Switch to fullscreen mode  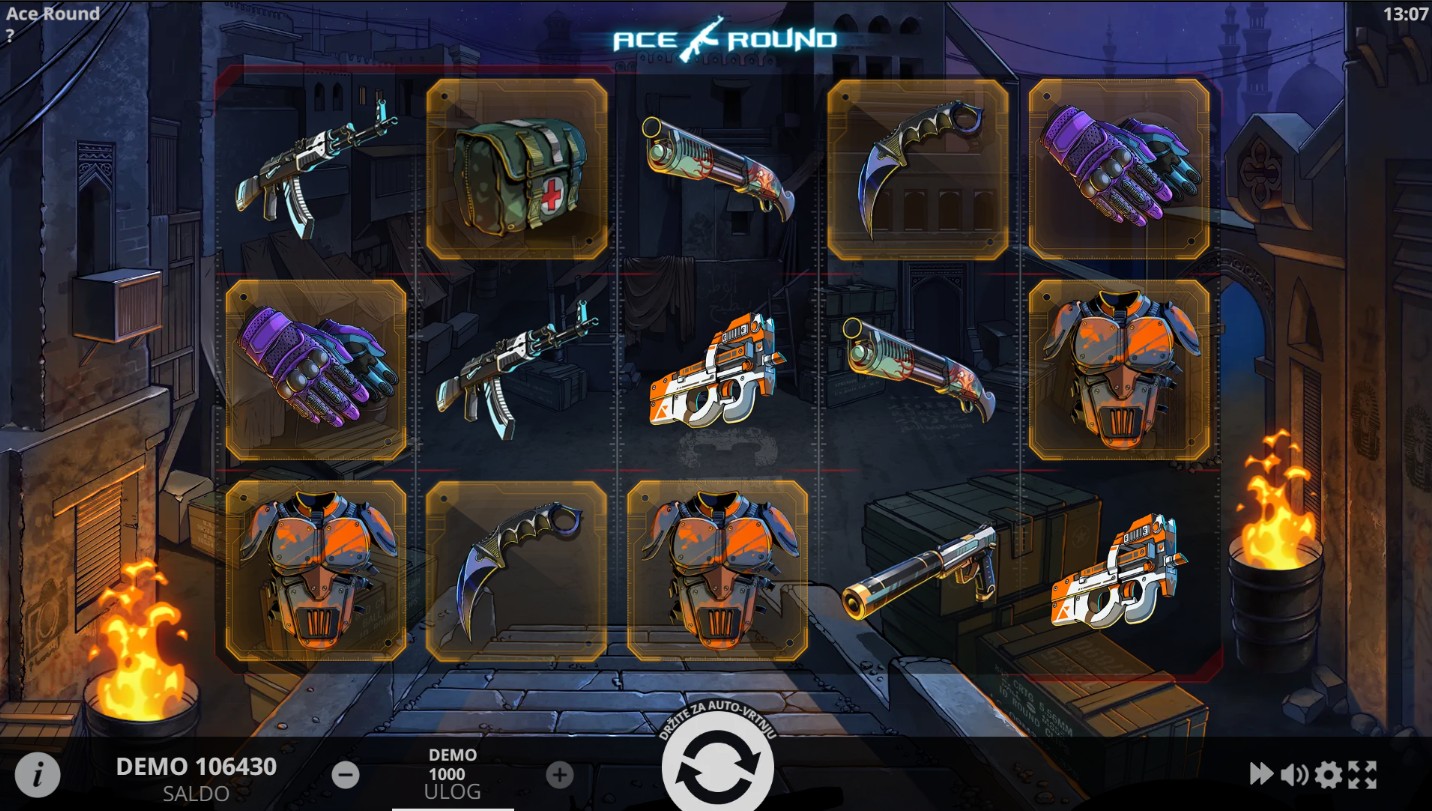[1362, 773]
